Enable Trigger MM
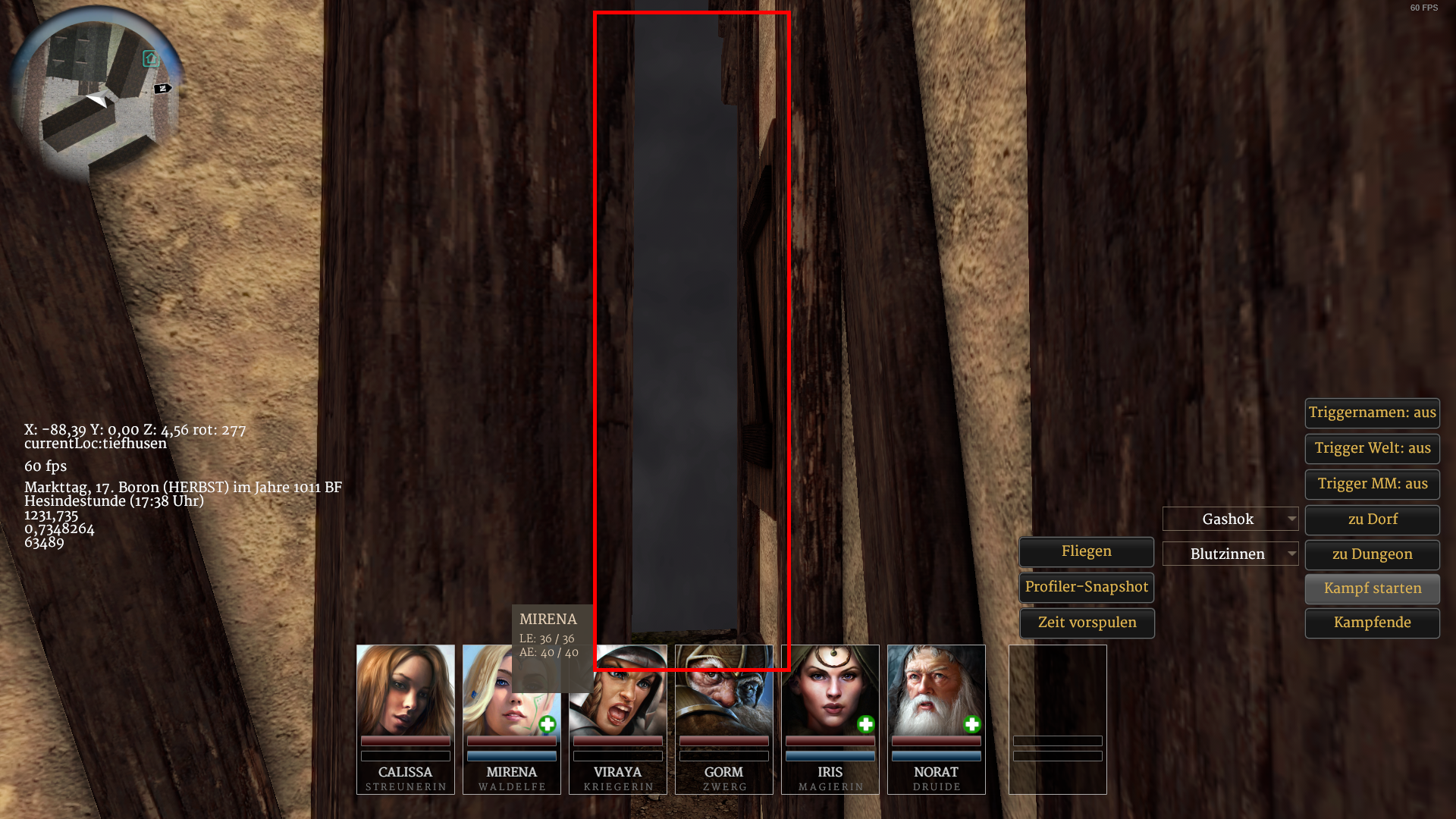Viewport: 1456px width, 819px height. [x=1372, y=484]
